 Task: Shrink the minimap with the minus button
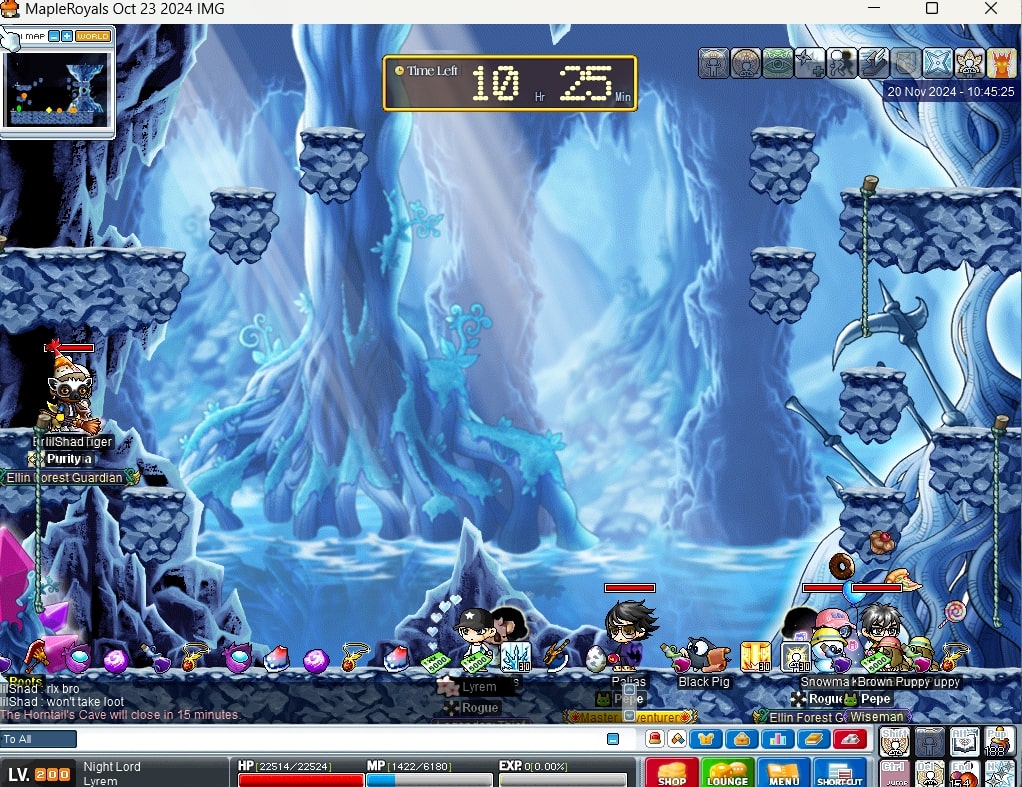[54, 37]
